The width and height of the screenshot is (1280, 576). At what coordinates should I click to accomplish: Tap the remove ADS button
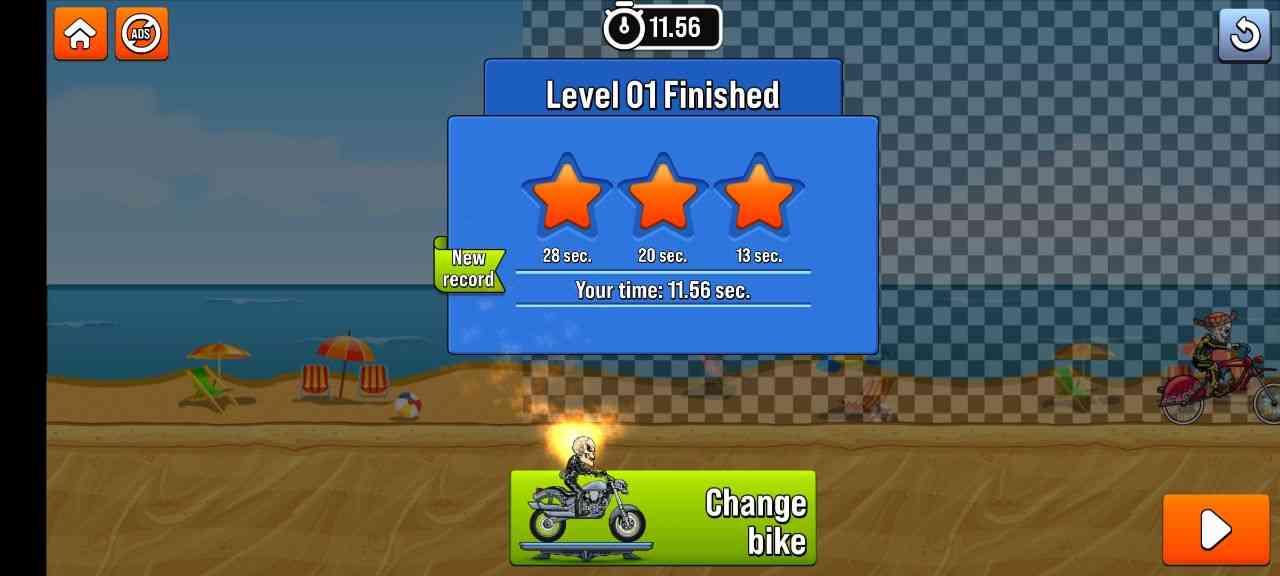coord(141,34)
